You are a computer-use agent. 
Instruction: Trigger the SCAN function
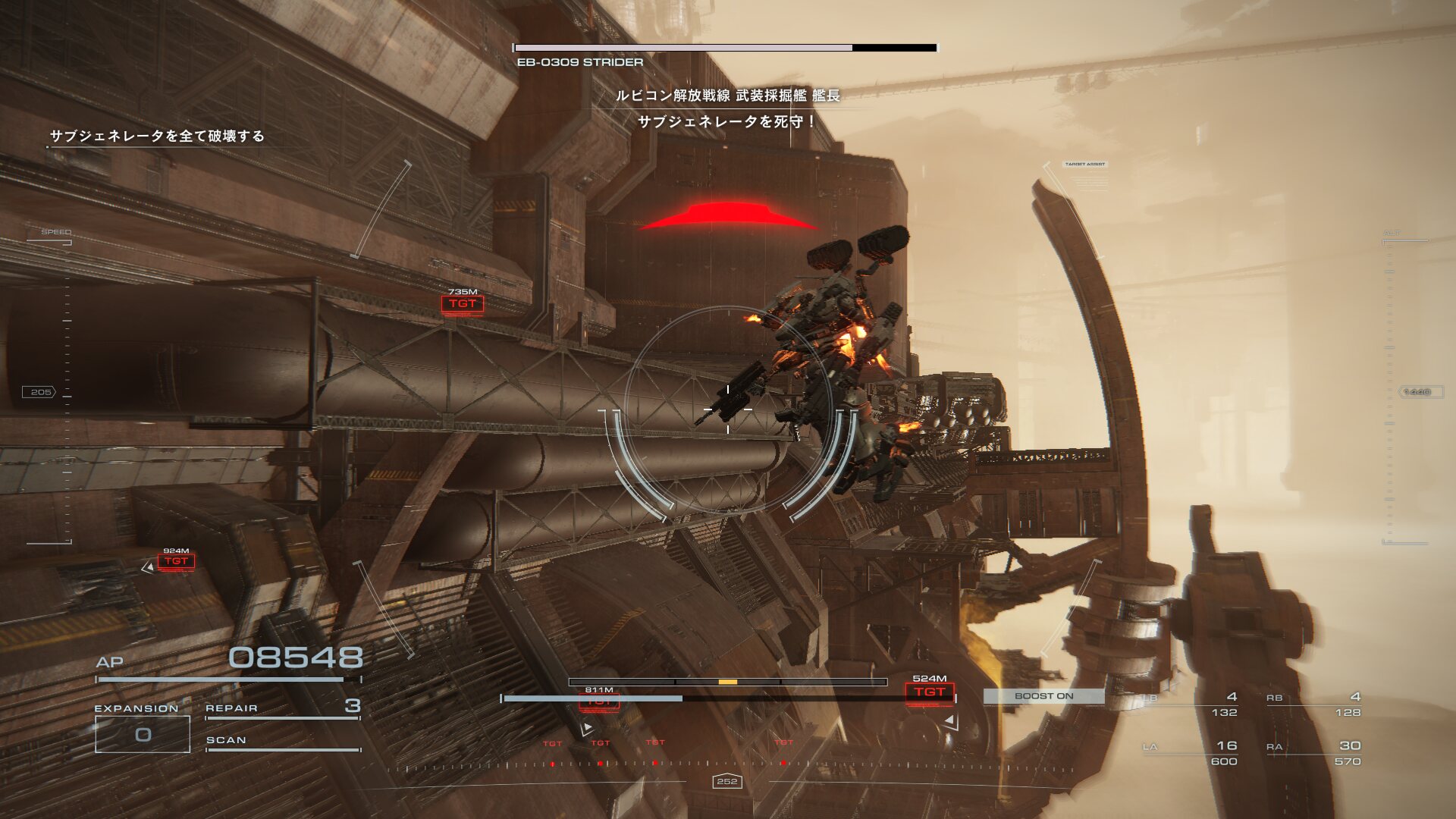282,740
